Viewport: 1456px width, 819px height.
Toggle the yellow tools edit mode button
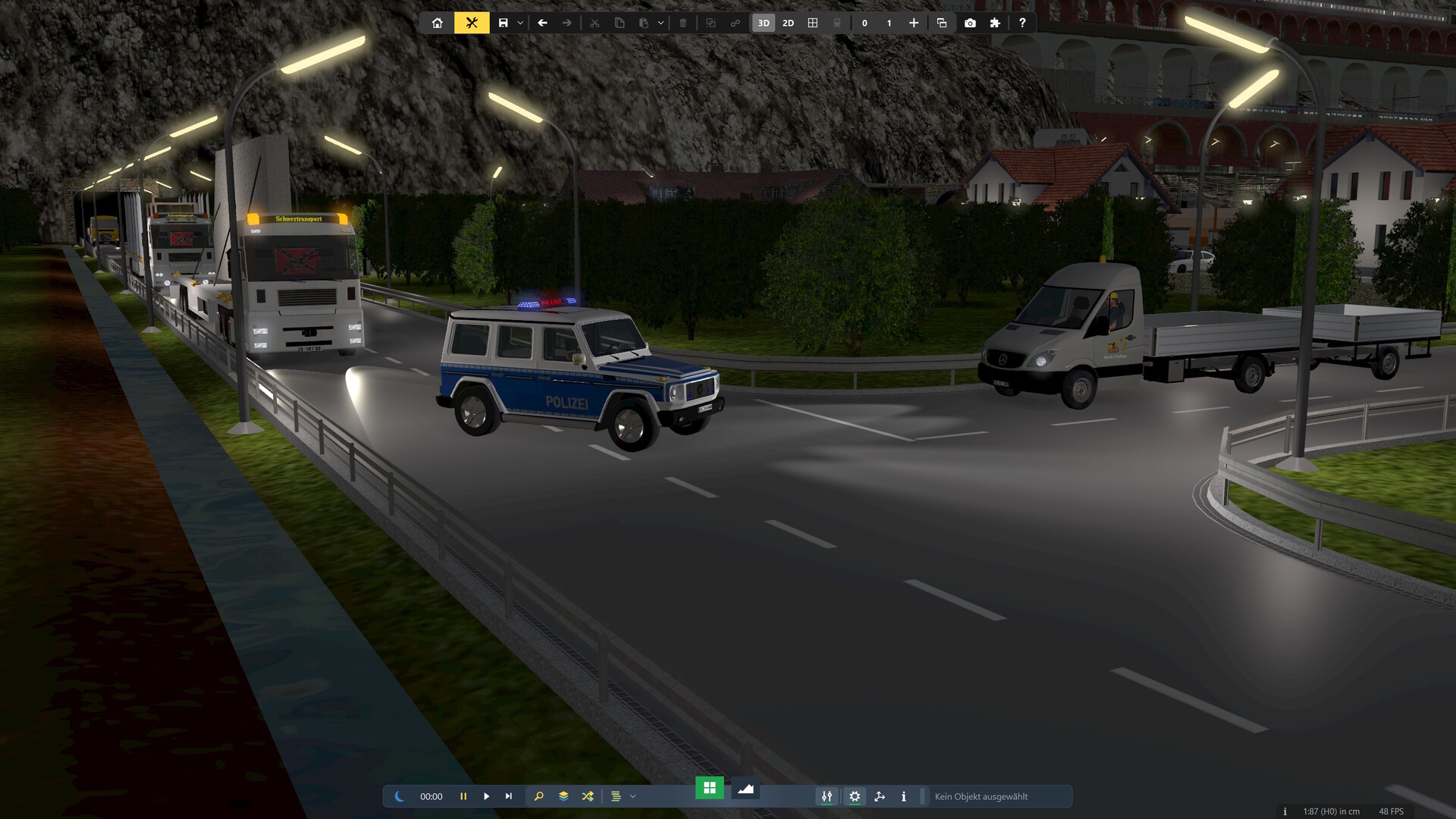tap(472, 23)
